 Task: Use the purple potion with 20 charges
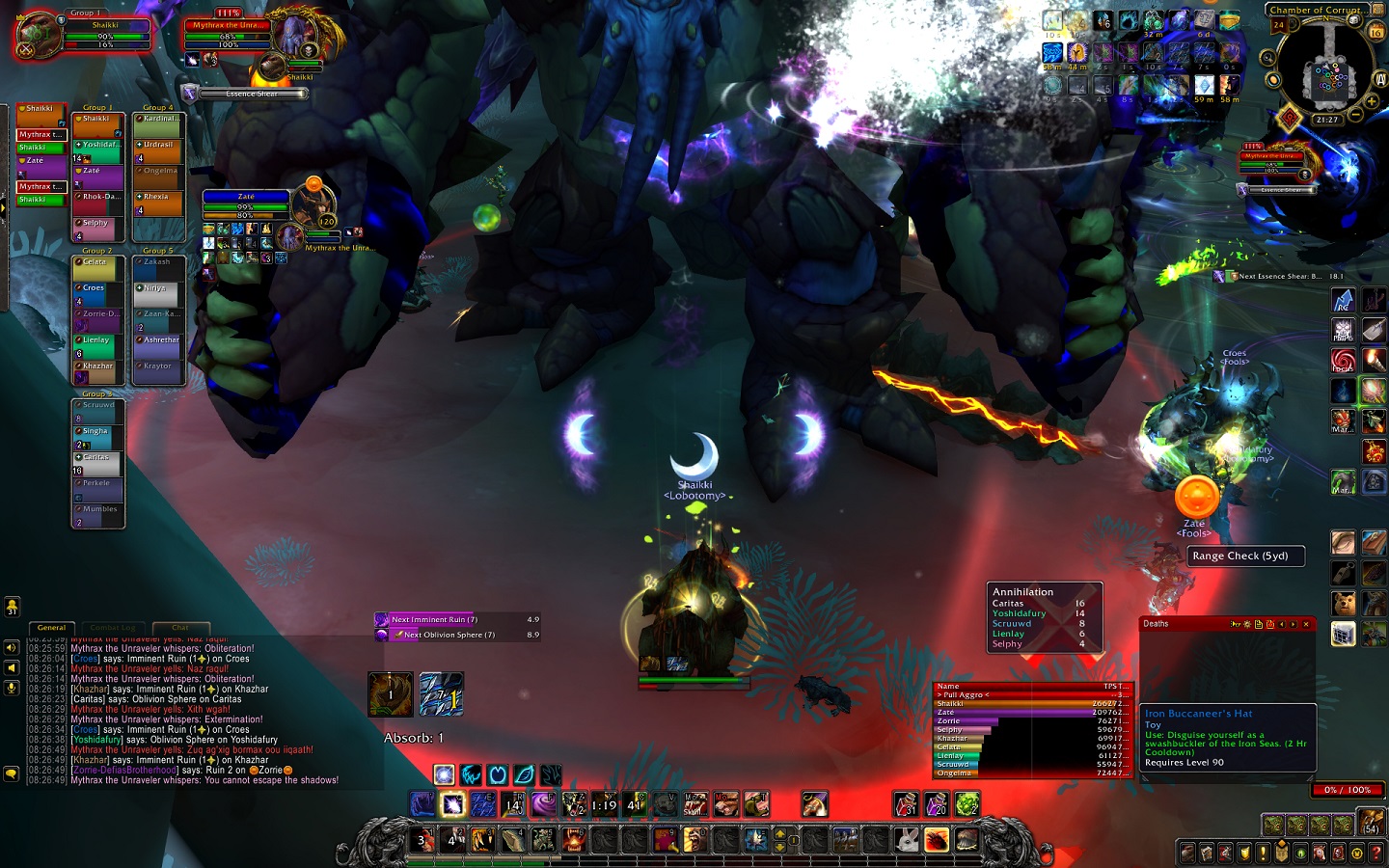point(937,803)
